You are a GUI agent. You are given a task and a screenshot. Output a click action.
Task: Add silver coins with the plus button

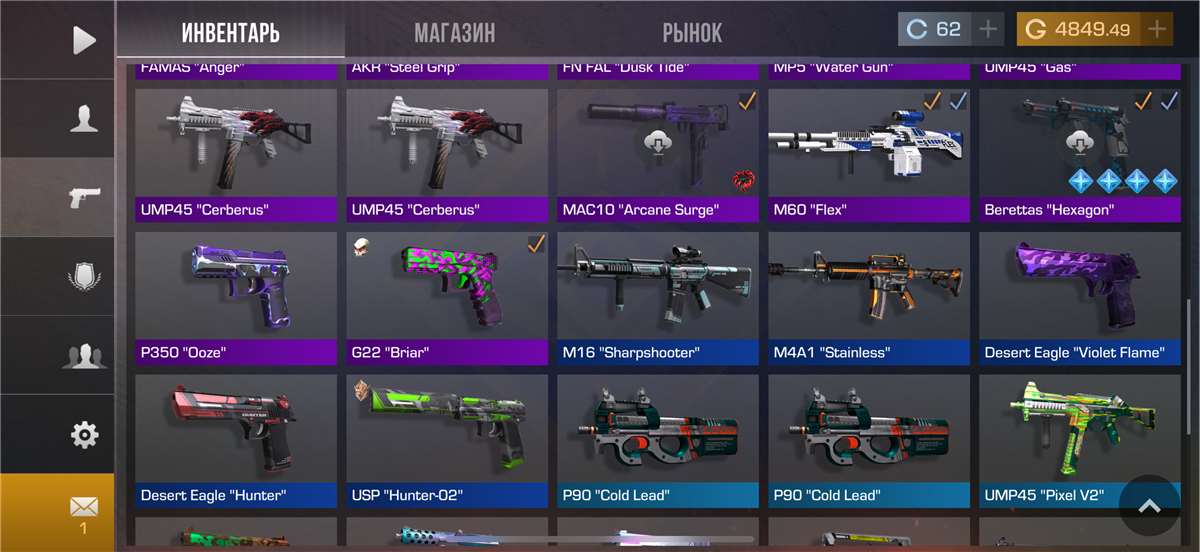988,30
